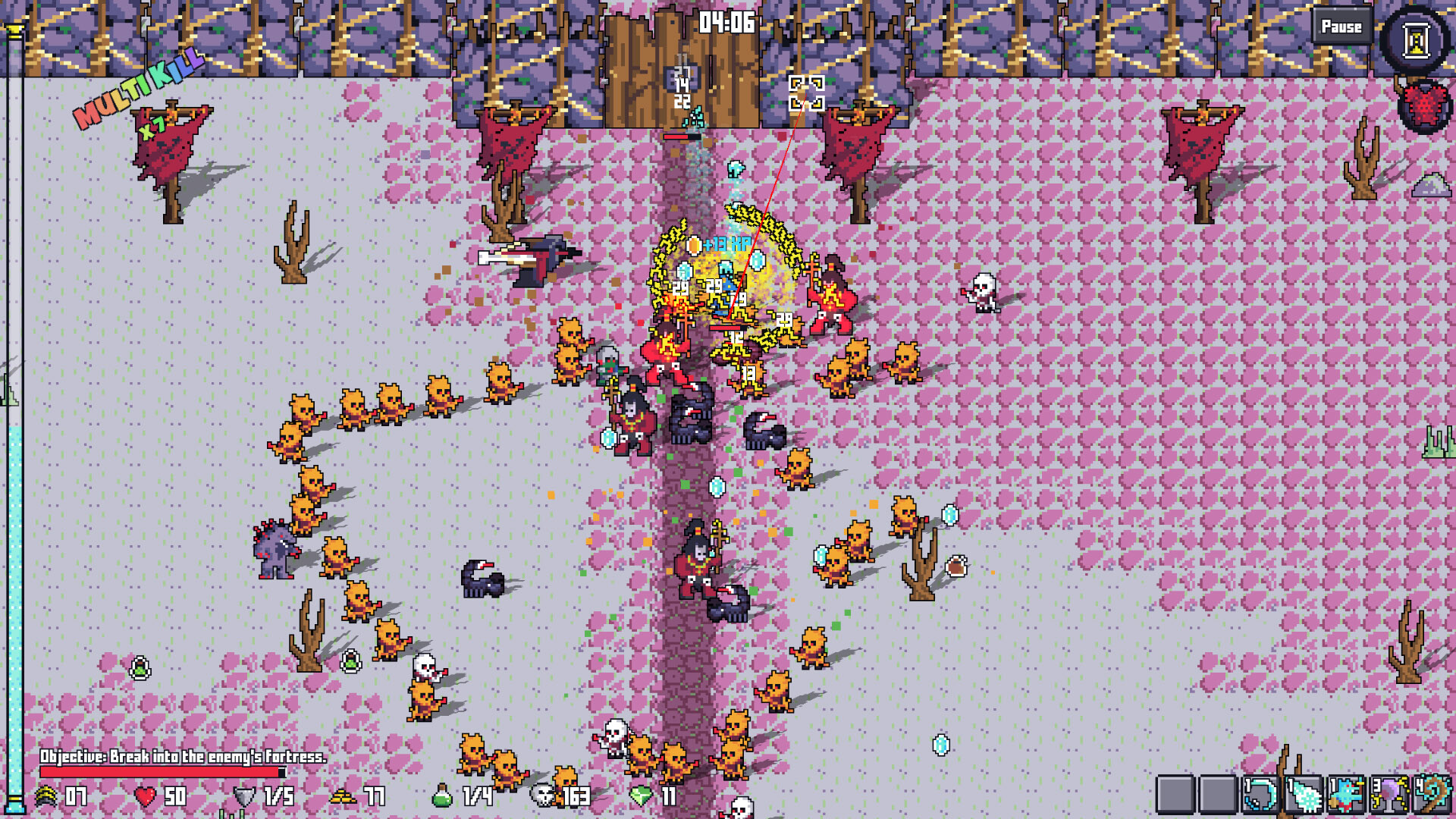Click the green emerald gem counter icon

(x=641, y=797)
